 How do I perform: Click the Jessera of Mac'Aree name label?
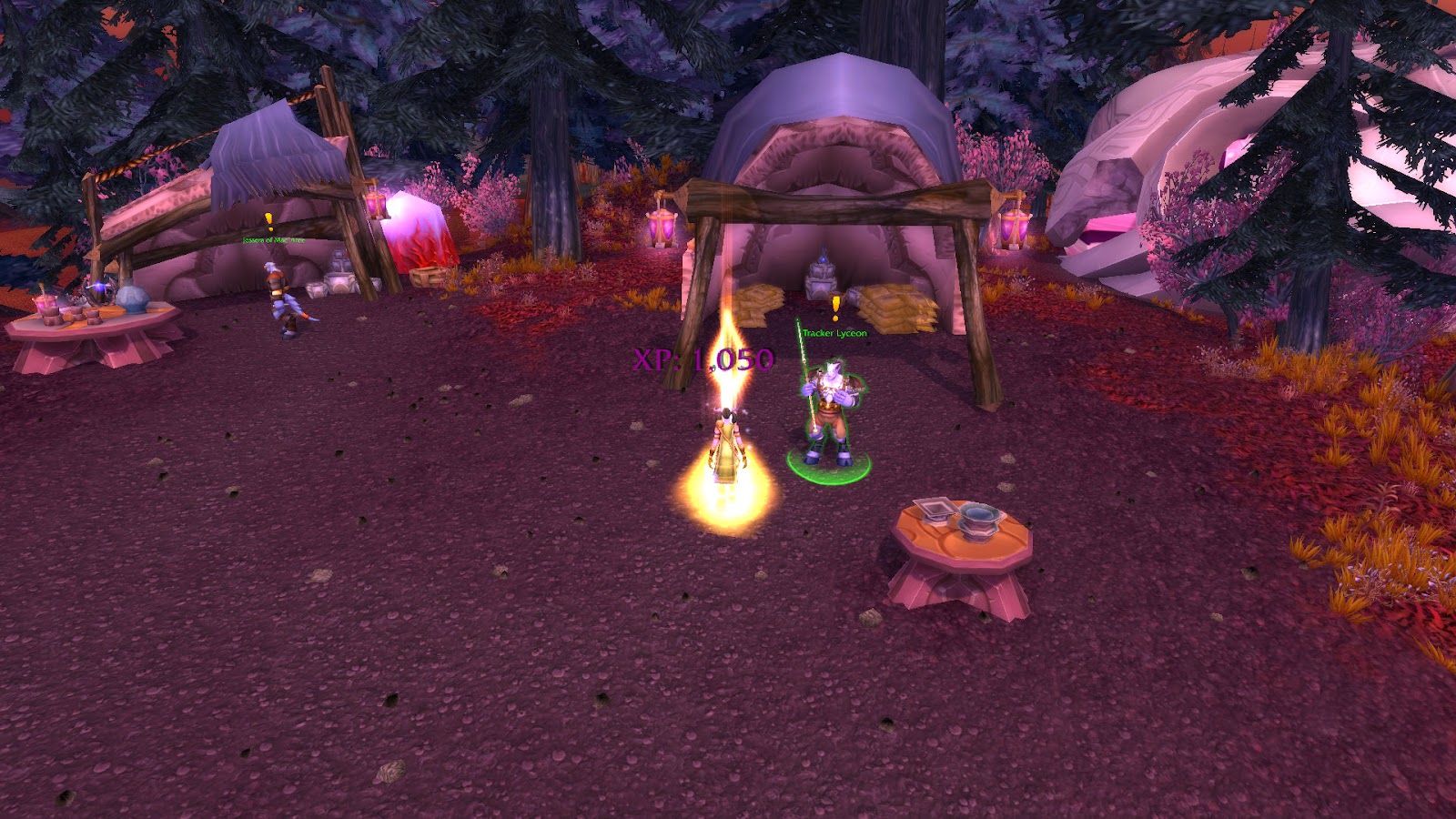[x=273, y=239]
